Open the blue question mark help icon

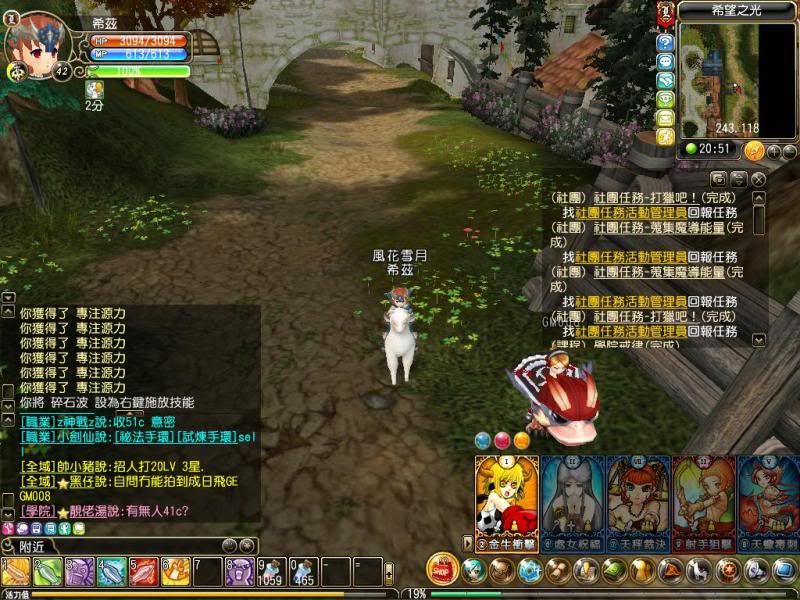click(x=665, y=43)
